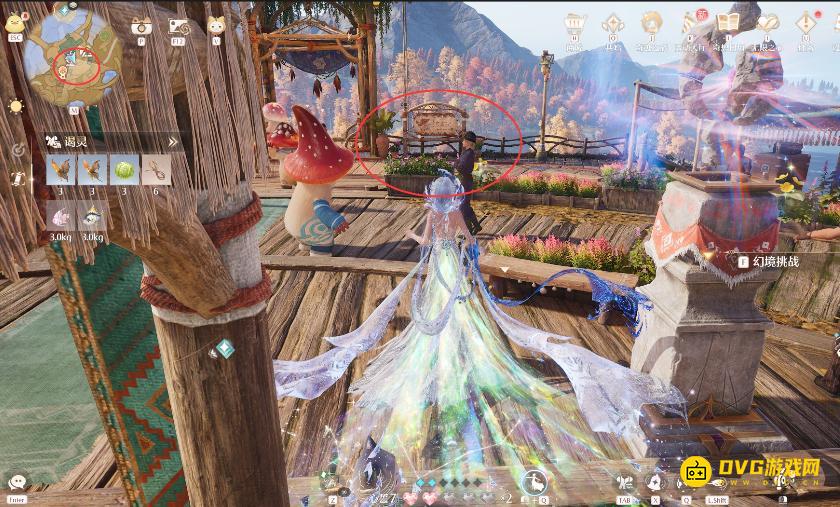Select the brown twig item slot
Image resolution: width=840 pixels, height=507 pixels.
point(155,169)
